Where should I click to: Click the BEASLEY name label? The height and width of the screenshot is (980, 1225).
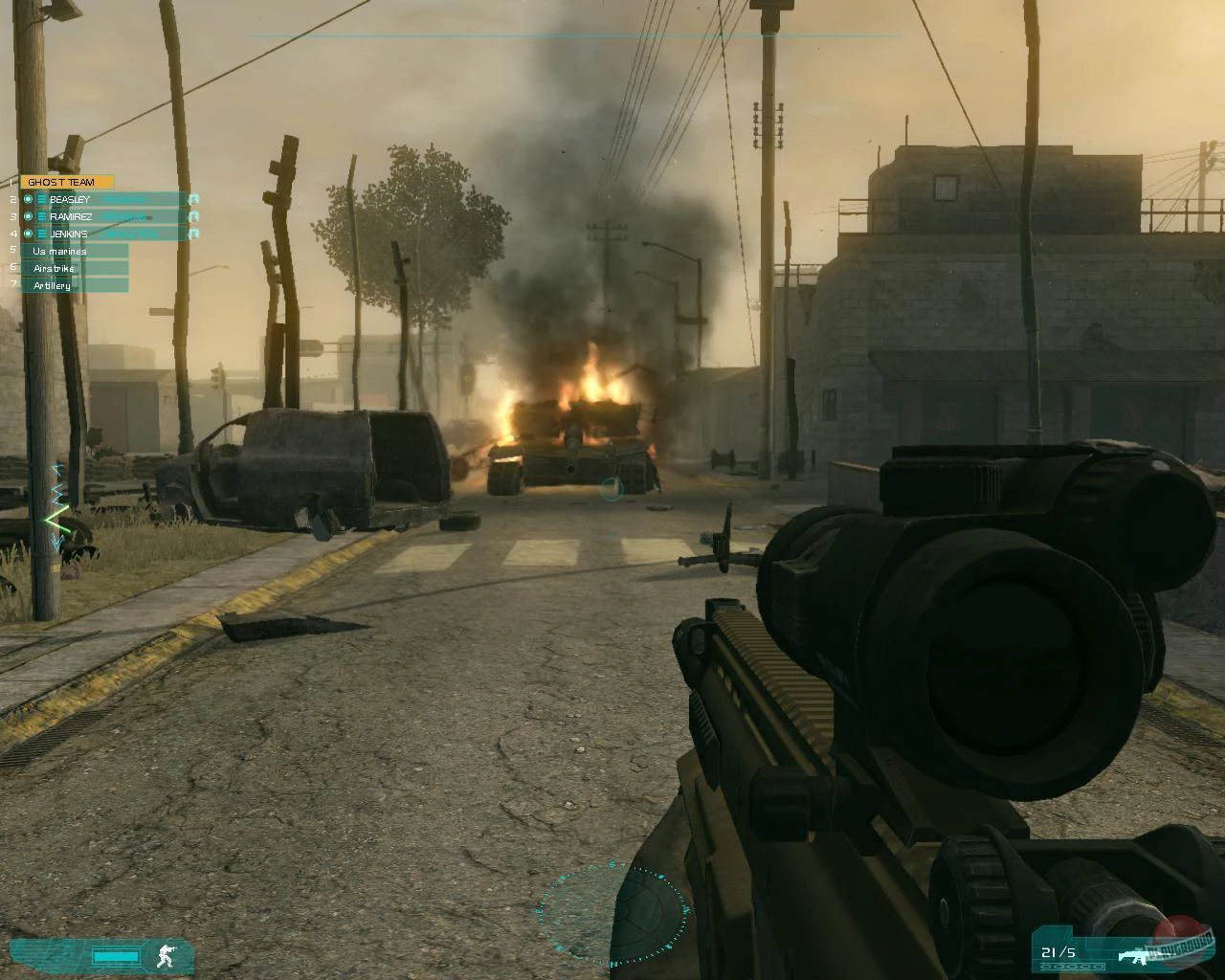[x=71, y=199]
